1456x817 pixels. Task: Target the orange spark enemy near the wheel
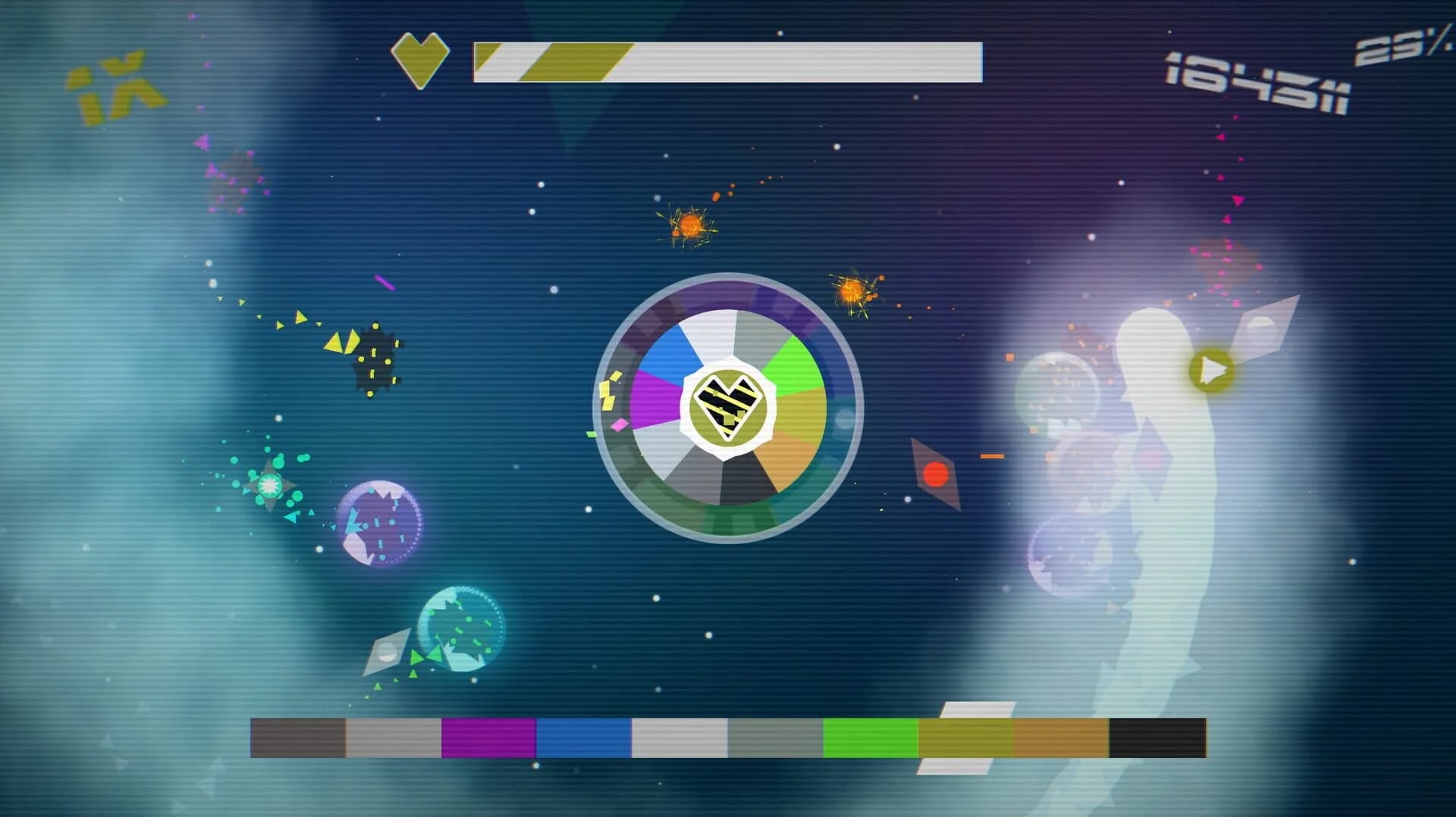click(852, 292)
